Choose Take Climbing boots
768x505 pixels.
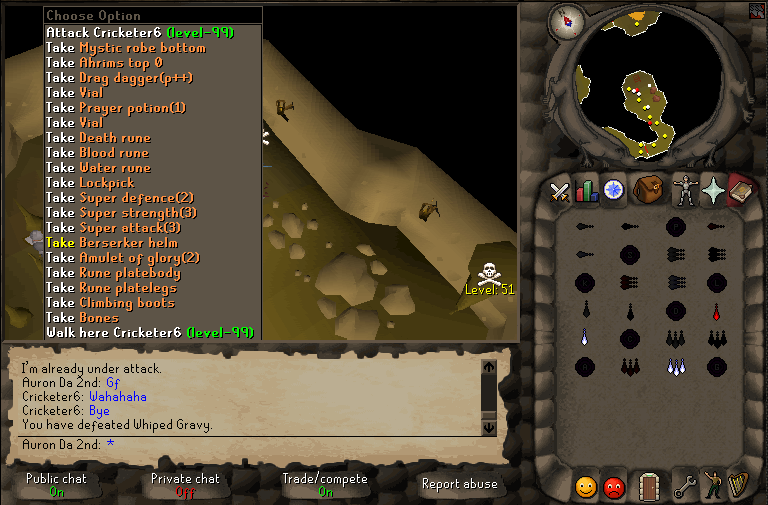[x=110, y=302]
